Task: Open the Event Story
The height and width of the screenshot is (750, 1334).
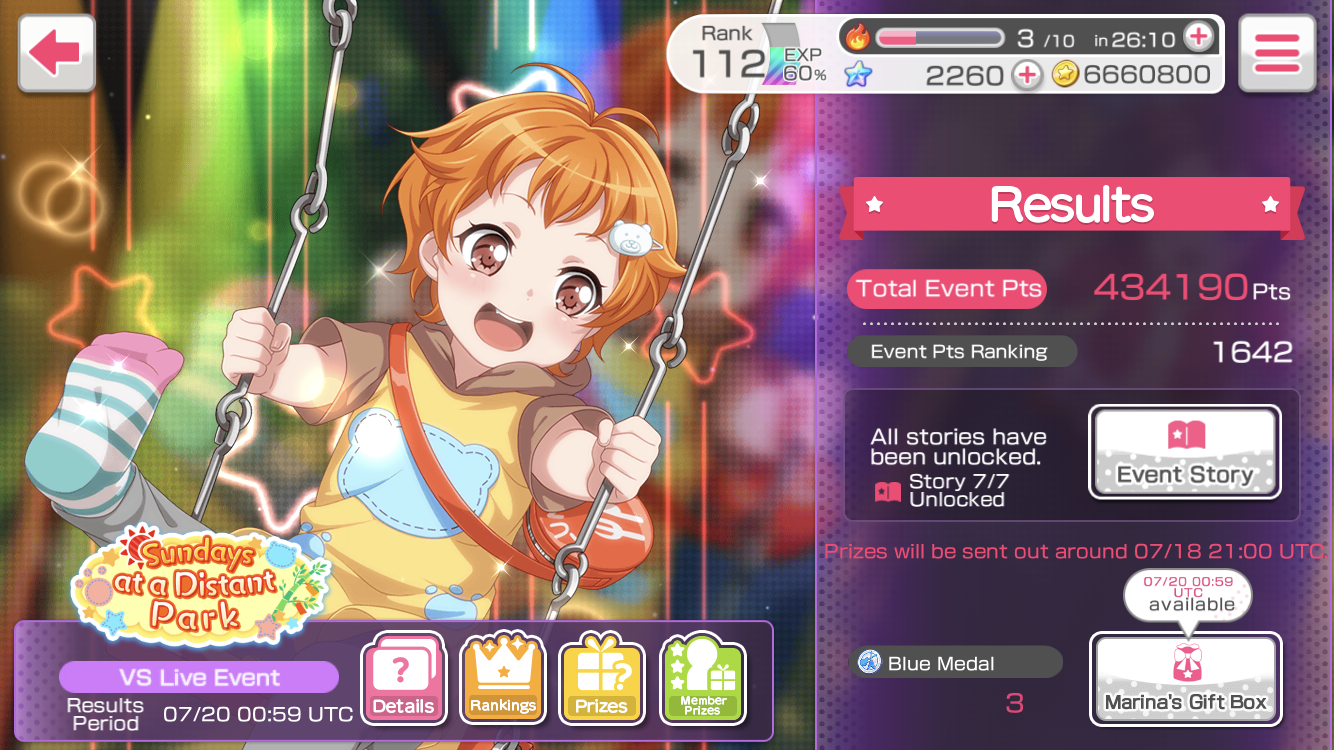Action: (1184, 452)
